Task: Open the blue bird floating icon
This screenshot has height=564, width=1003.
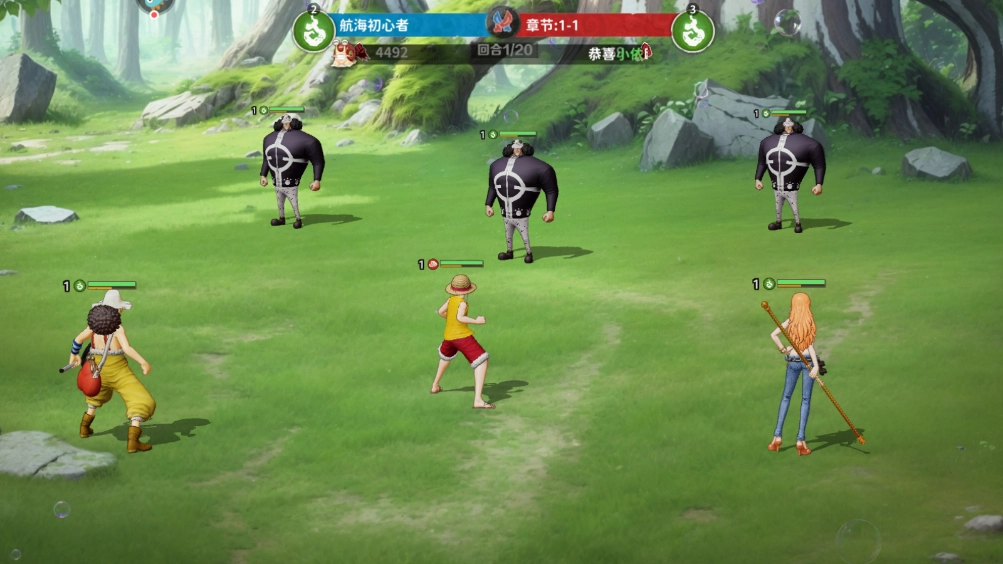Action: (x=155, y=5)
